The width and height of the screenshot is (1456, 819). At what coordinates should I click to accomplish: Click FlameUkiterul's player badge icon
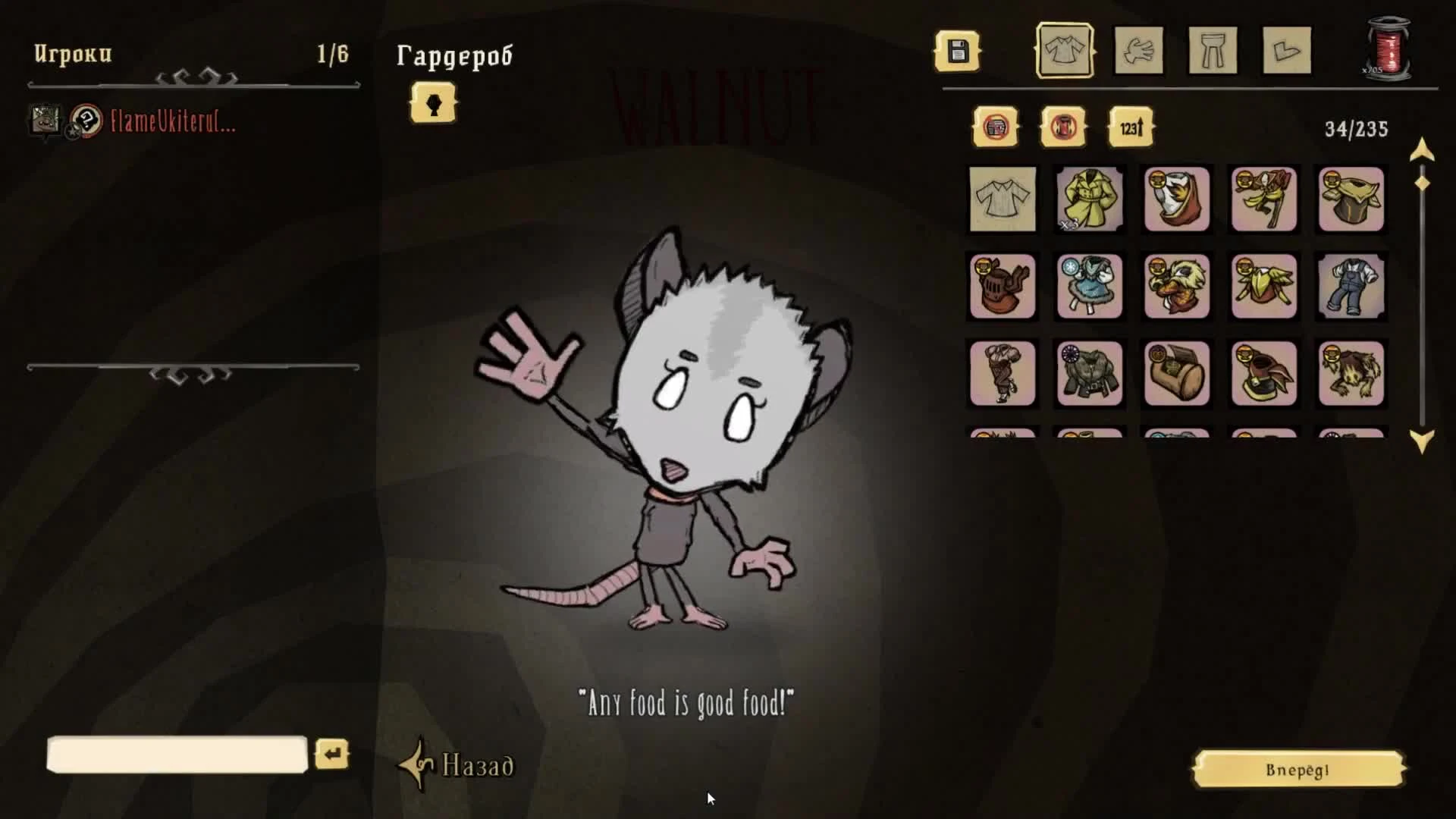coord(45,121)
